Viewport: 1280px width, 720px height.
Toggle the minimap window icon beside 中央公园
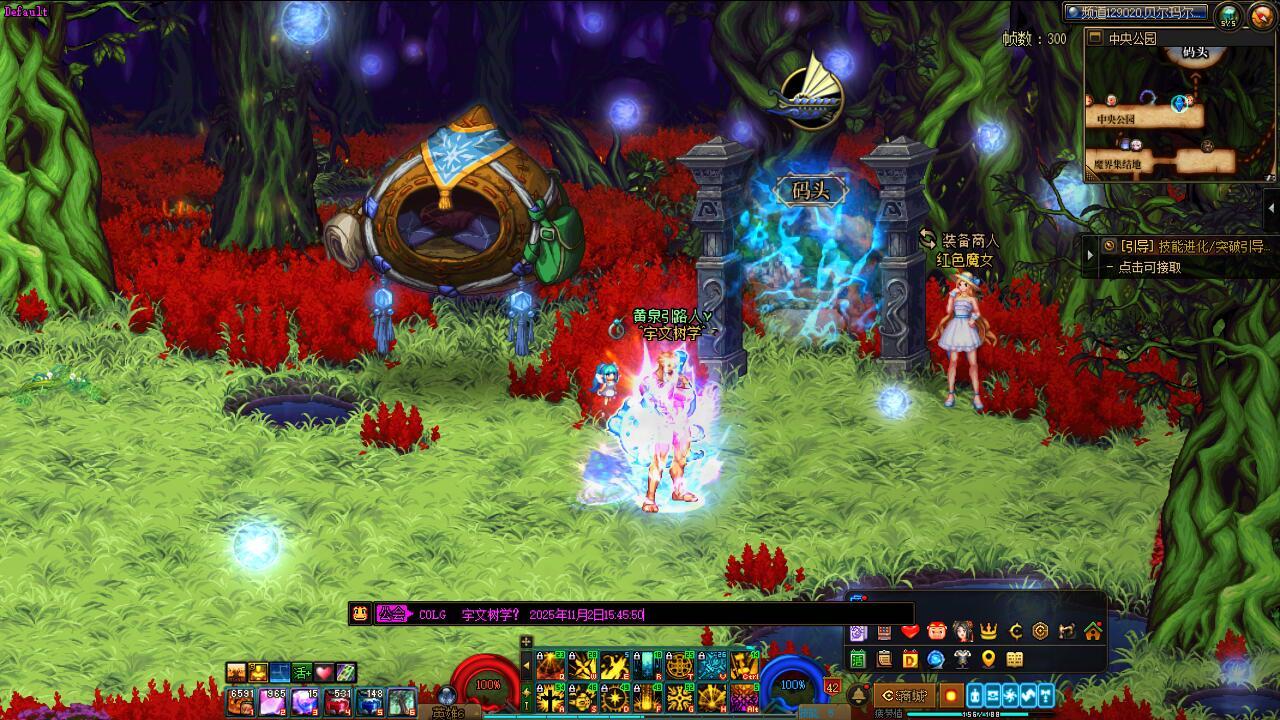(x=1095, y=38)
